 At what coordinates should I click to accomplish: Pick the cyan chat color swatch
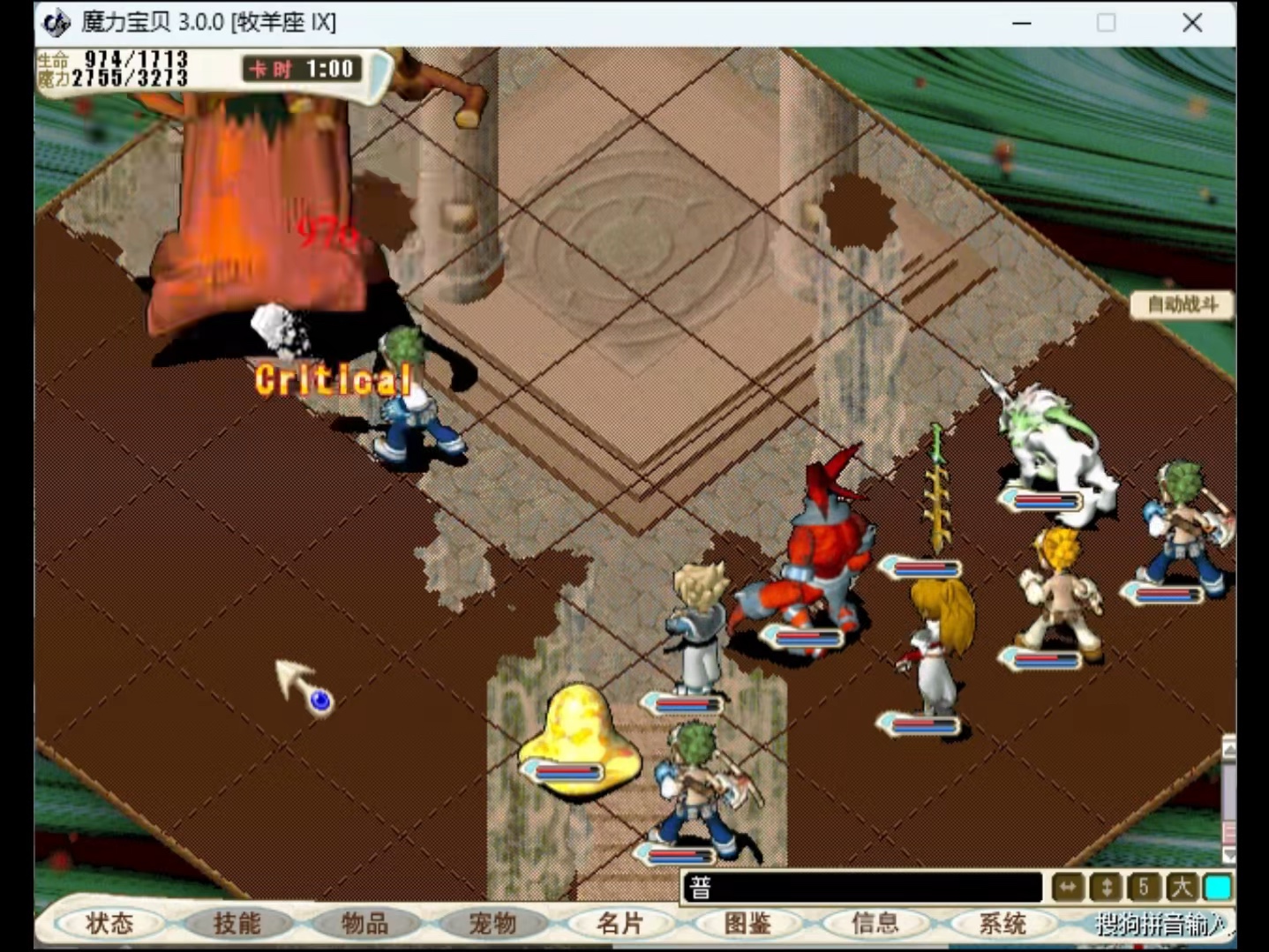[x=1218, y=888]
